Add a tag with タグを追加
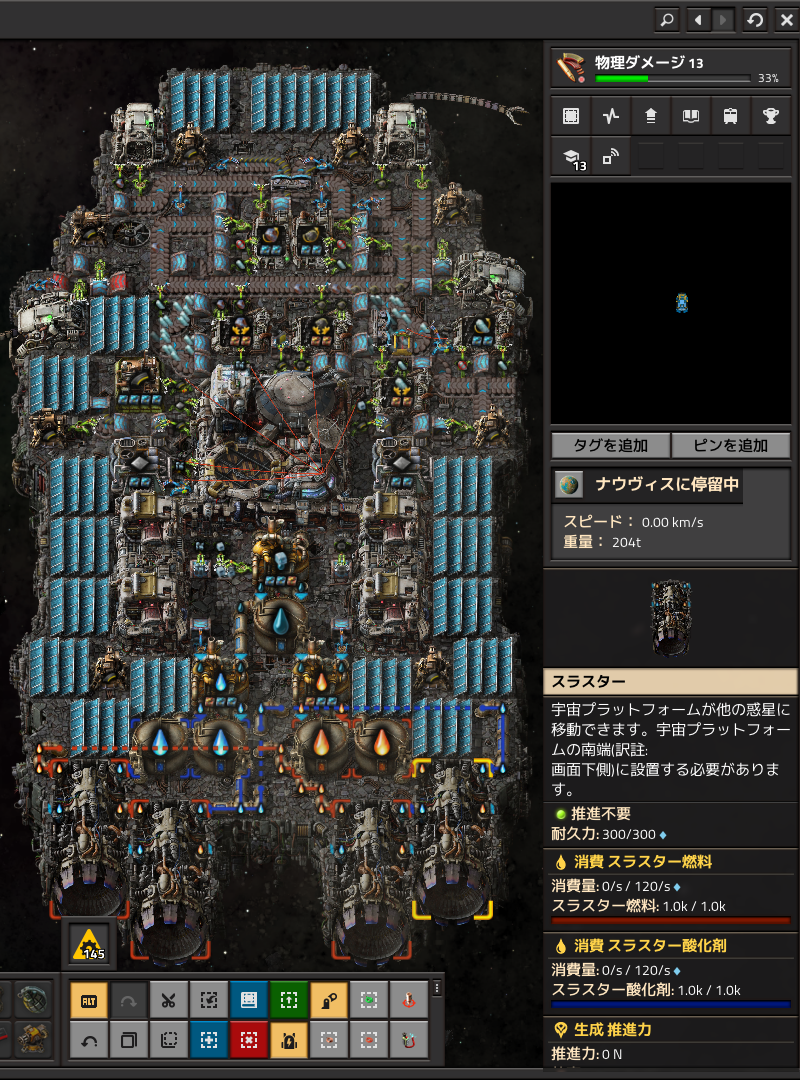The width and height of the screenshot is (800, 1080). tap(610, 445)
